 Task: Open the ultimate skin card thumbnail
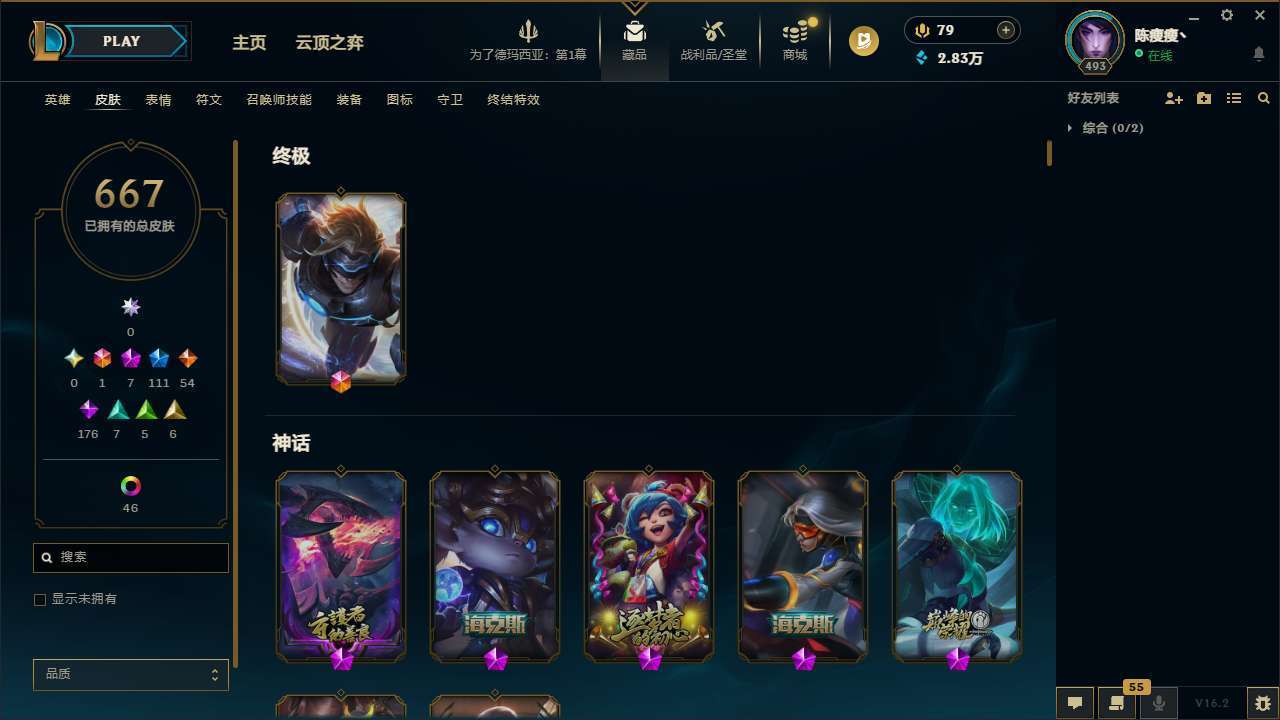(340, 288)
